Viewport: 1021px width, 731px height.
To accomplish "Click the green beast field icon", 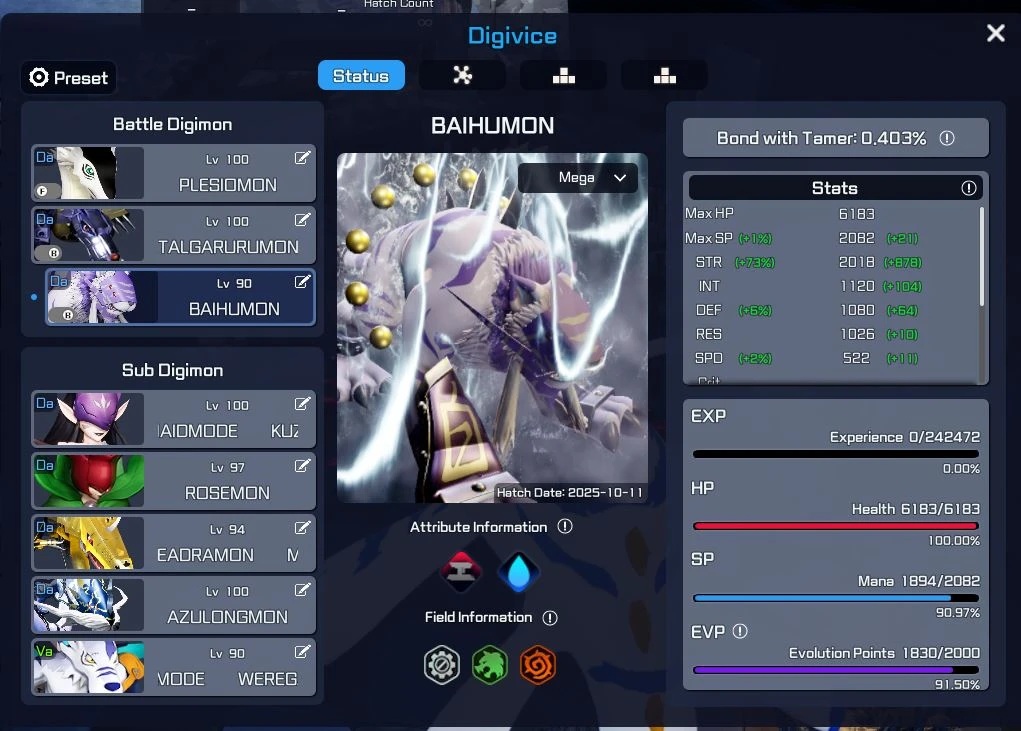I will [490, 665].
